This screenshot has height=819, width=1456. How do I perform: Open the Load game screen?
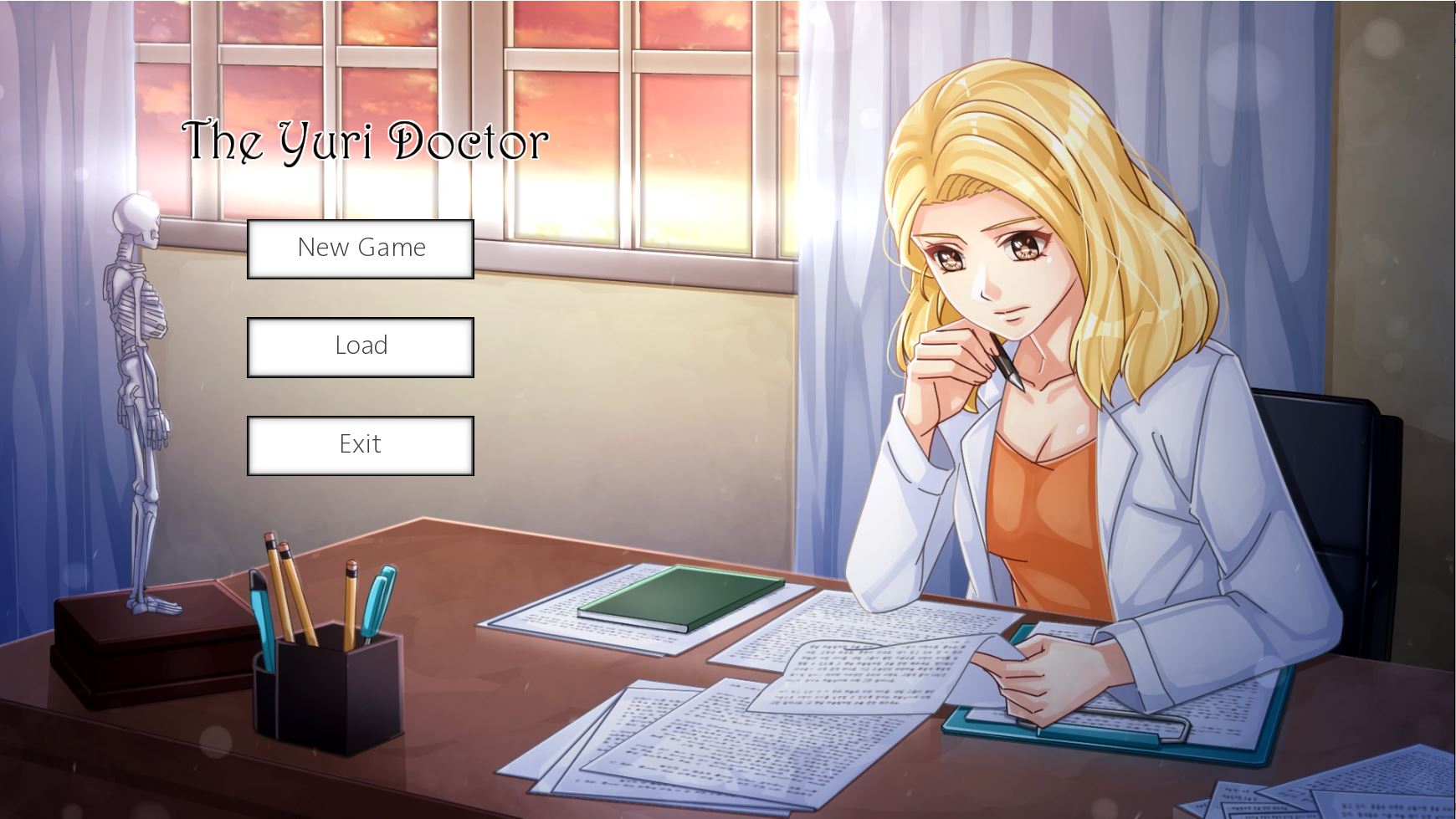(360, 346)
